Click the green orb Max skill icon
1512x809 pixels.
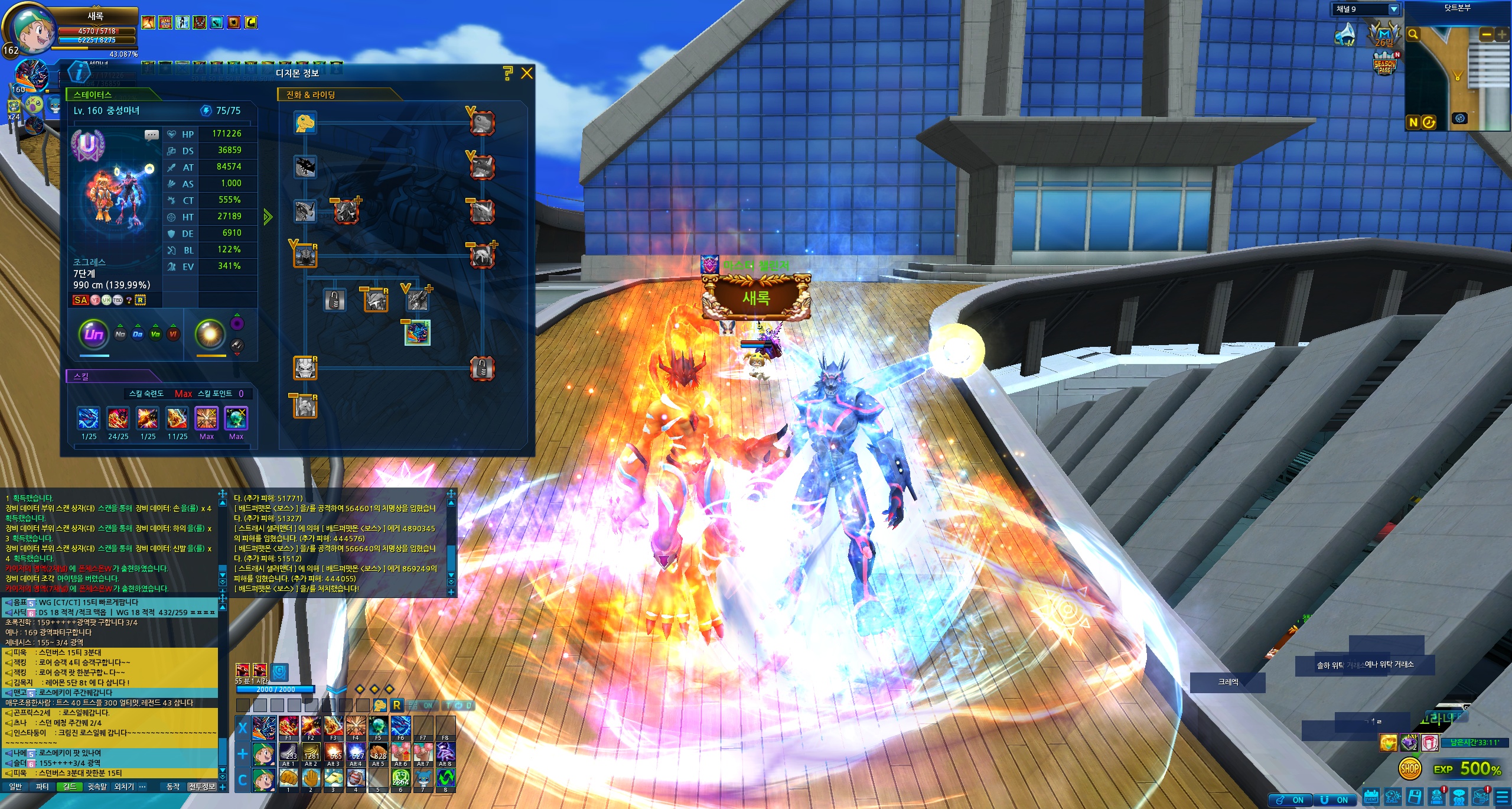tap(236, 418)
